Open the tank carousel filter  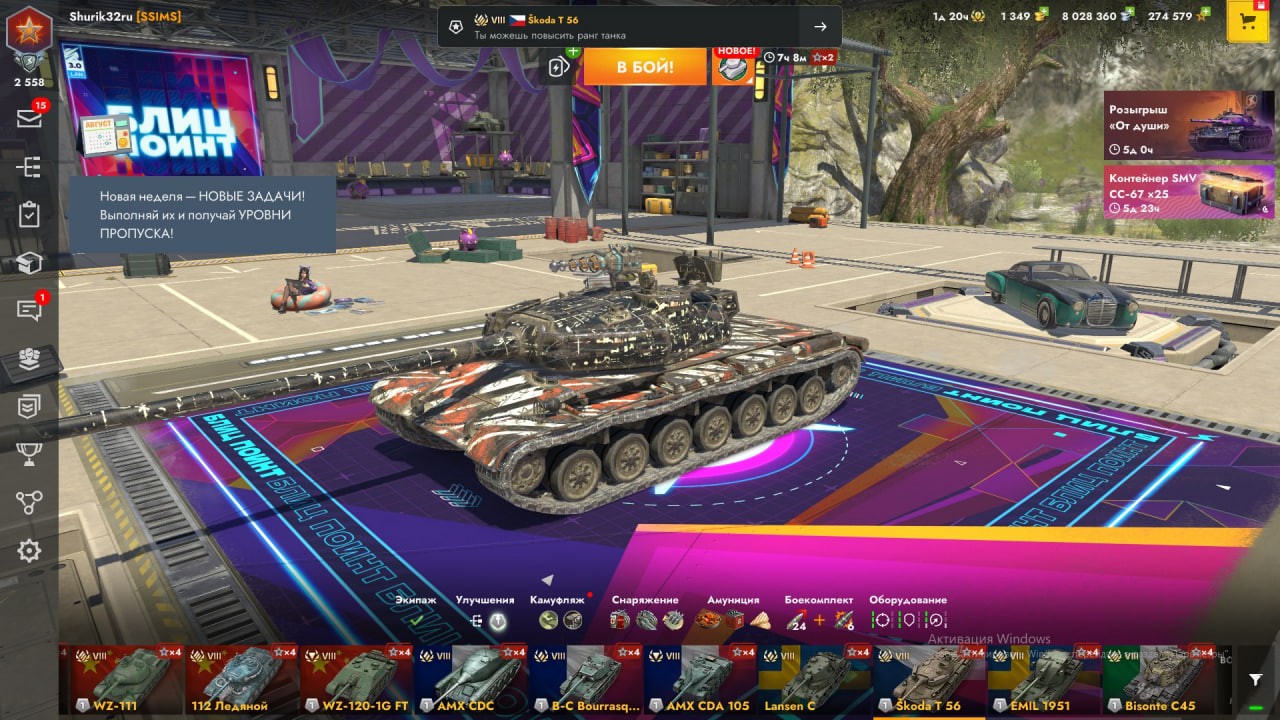[x=1256, y=680]
